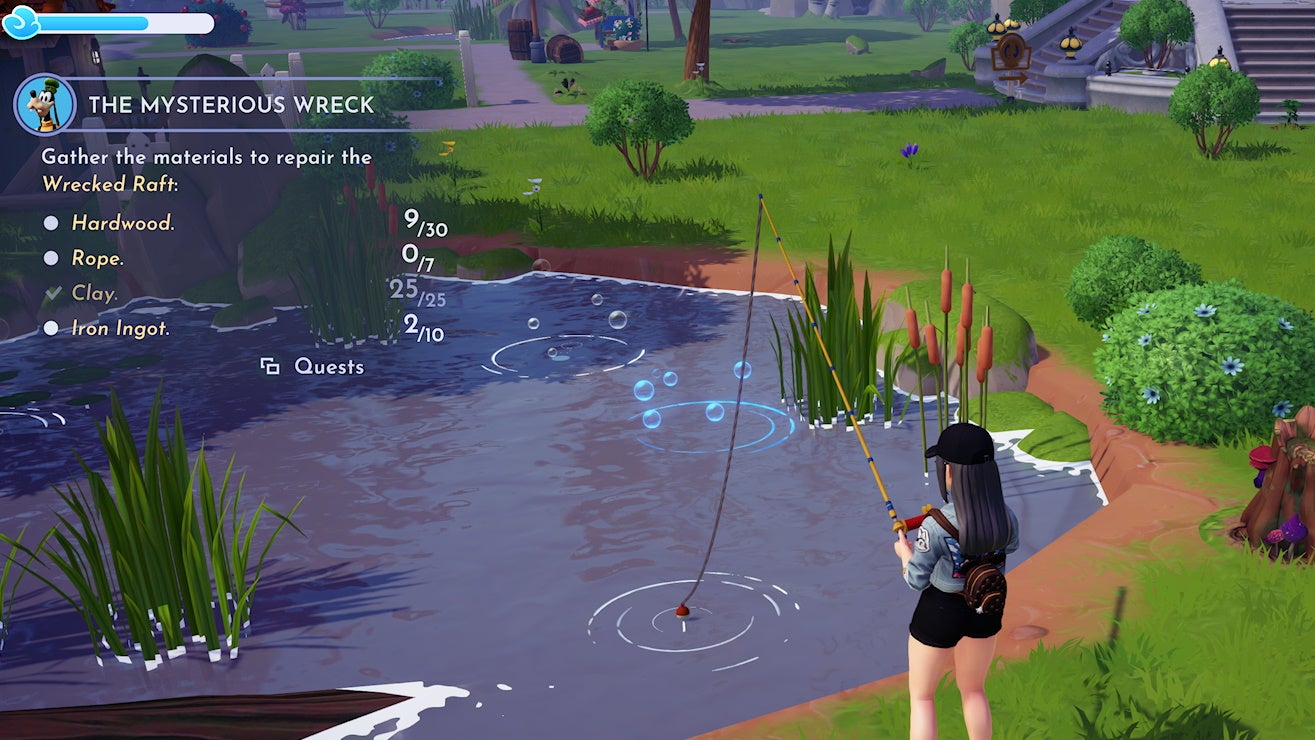Open the Quests log button
1315x740 pixels.
point(314,367)
